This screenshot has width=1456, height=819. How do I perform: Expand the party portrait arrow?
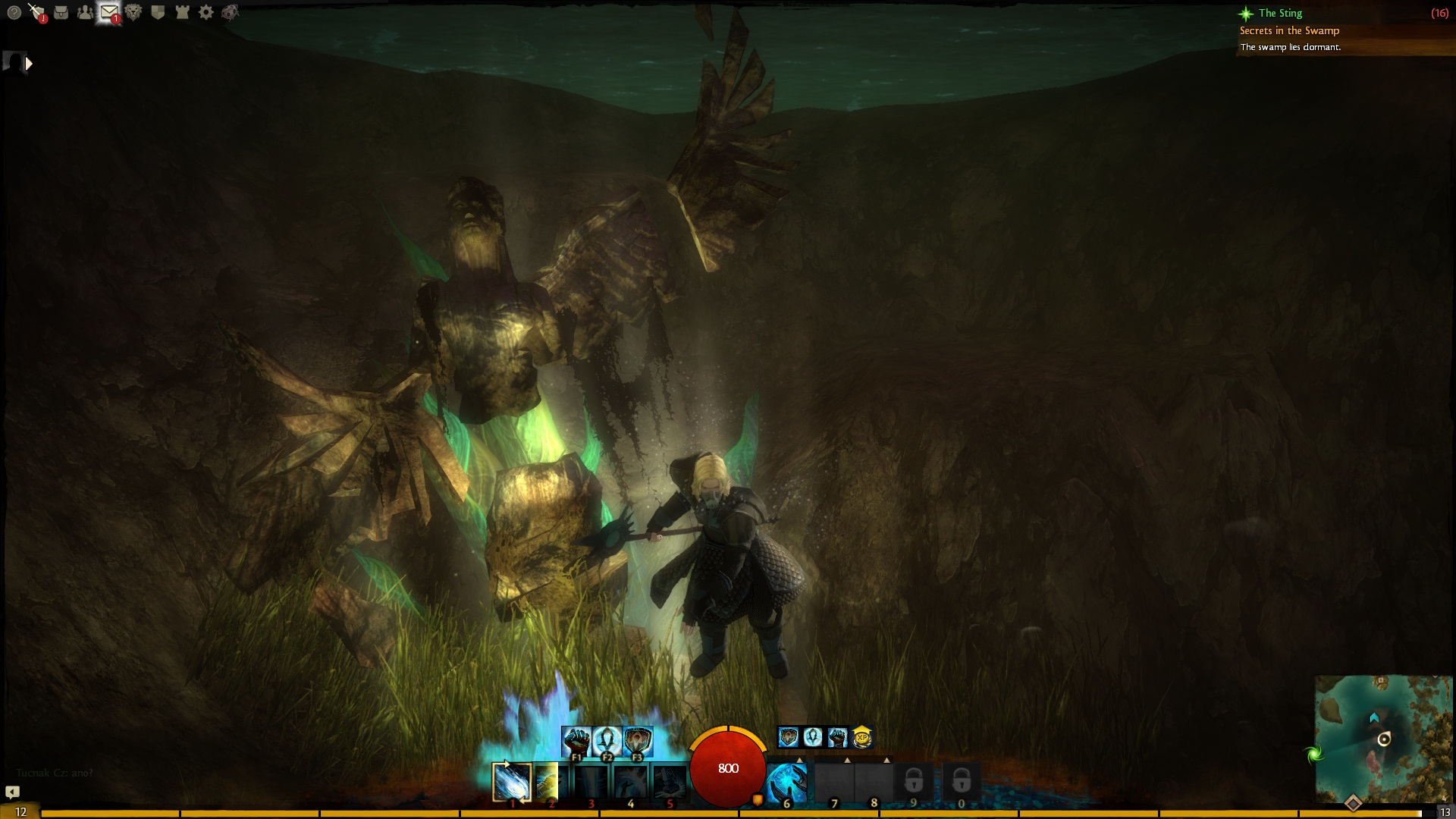tap(29, 64)
